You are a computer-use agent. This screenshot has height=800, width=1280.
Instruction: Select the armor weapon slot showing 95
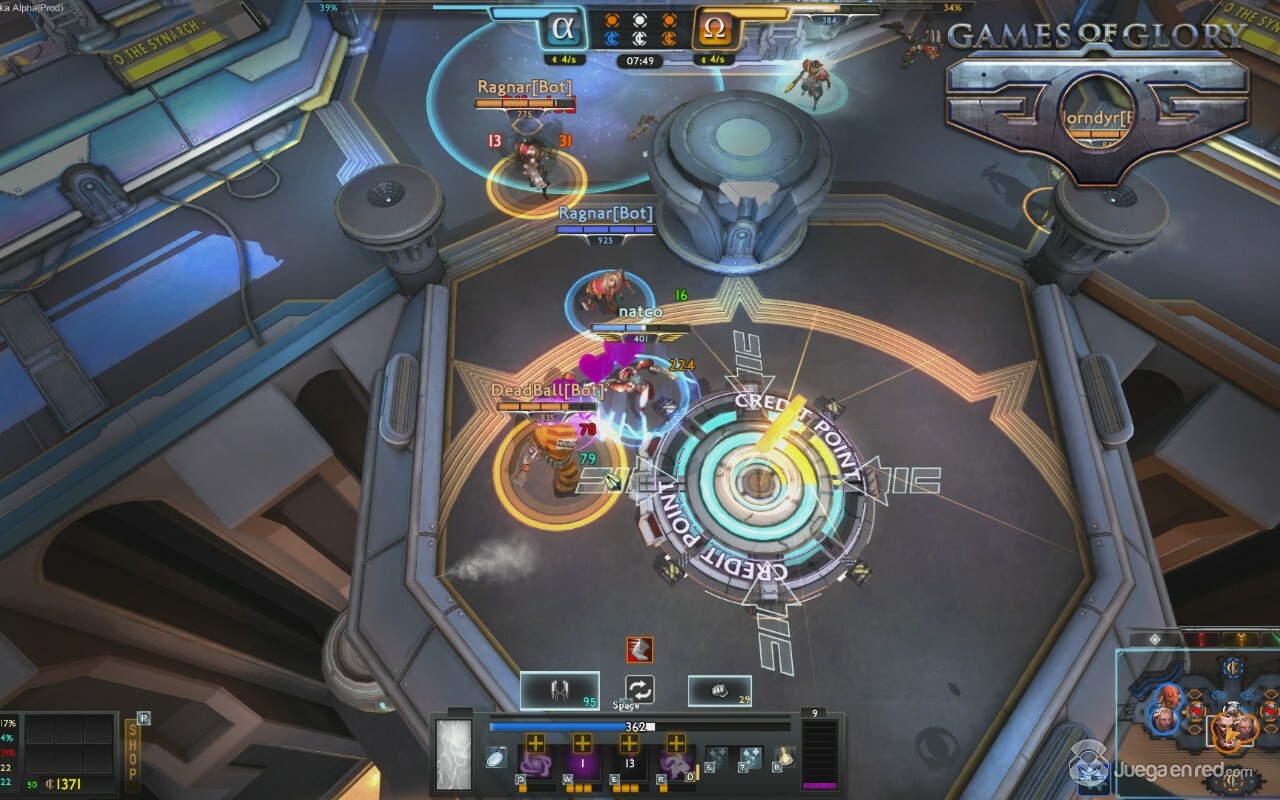pyautogui.click(x=559, y=690)
